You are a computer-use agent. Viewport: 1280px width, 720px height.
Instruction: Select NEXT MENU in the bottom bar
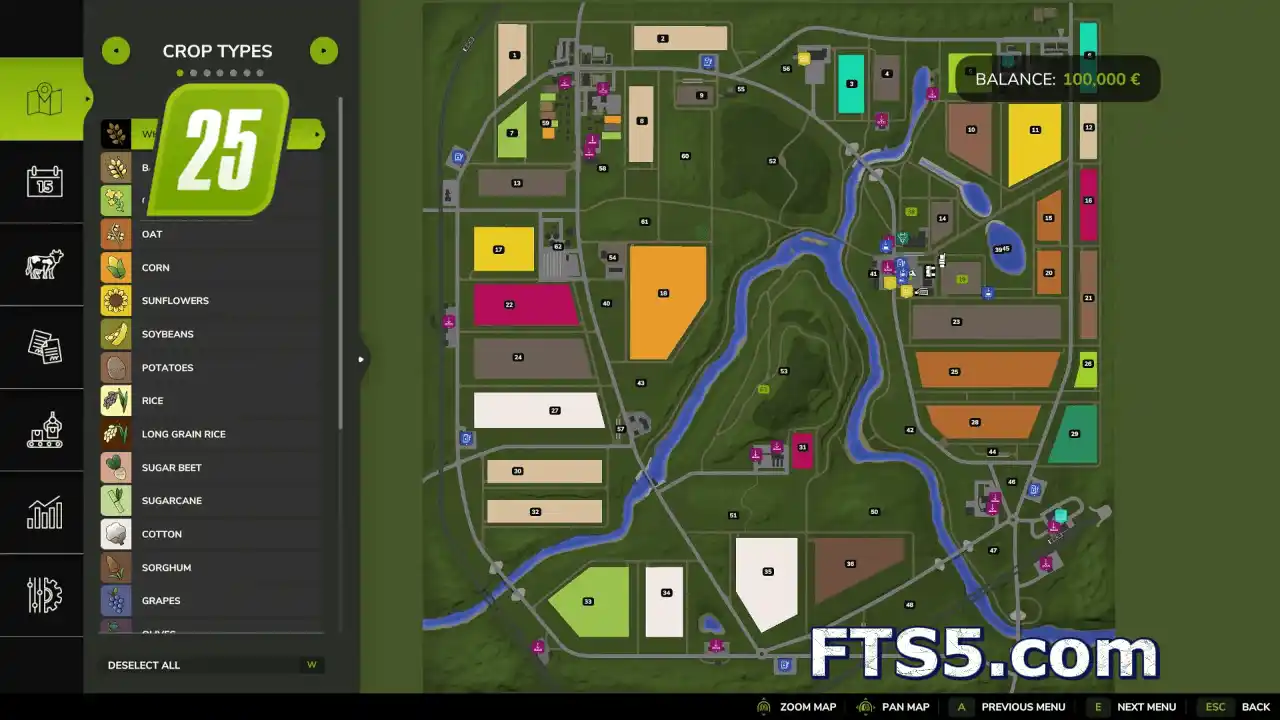(x=1147, y=706)
